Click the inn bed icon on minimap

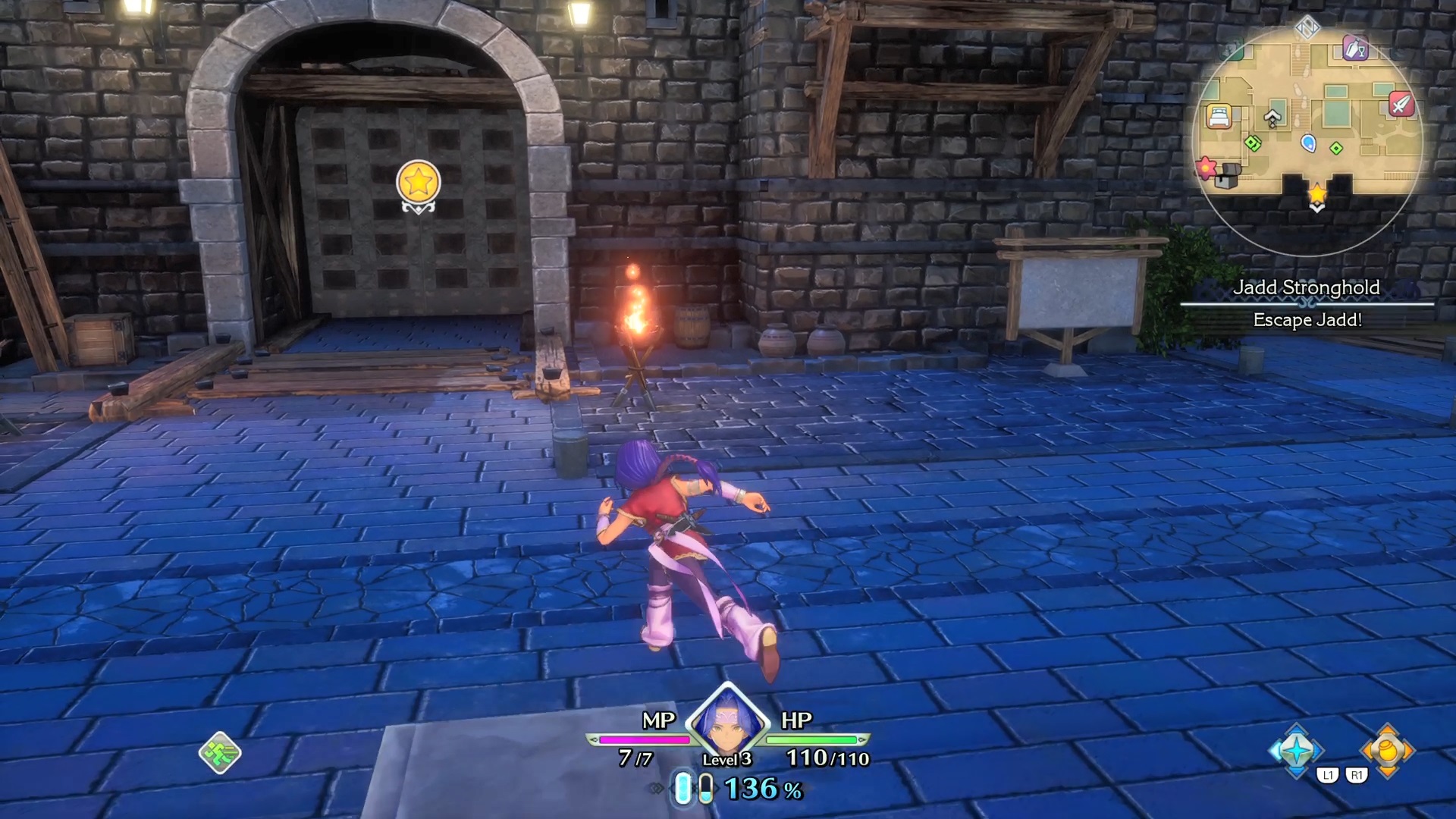[1219, 116]
